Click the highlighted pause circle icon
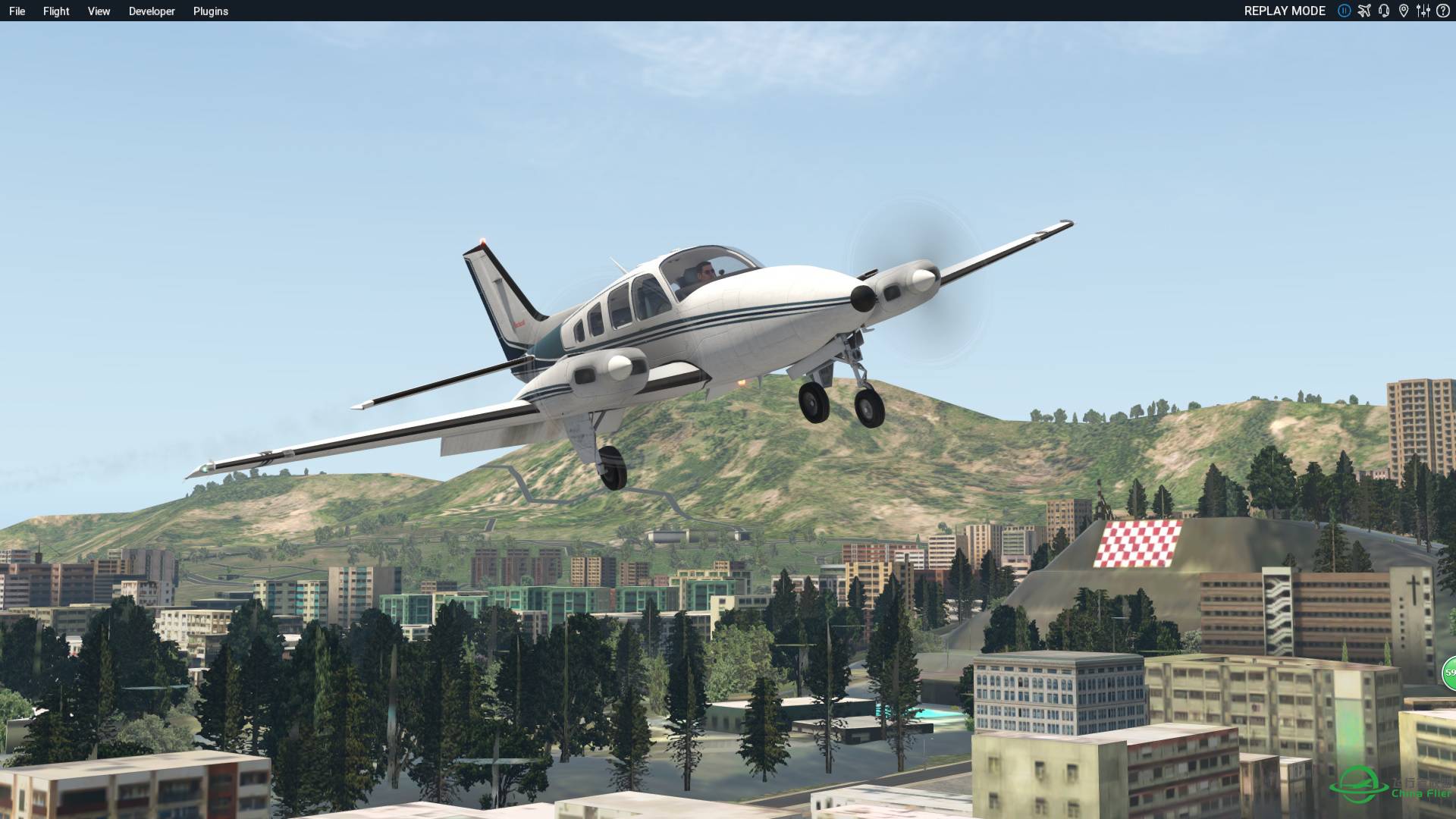 pyautogui.click(x=1344, y=11)
